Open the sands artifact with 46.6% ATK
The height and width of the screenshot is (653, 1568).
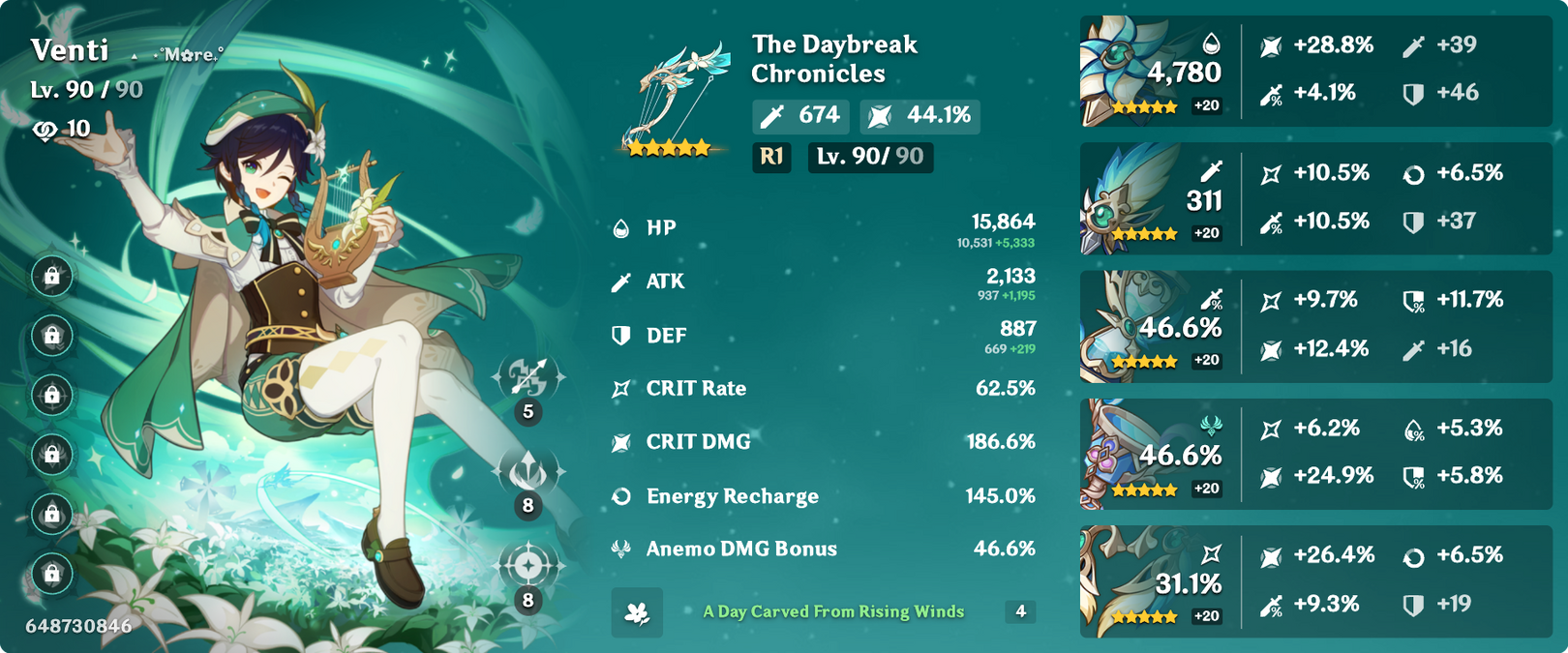(1123, 326)
